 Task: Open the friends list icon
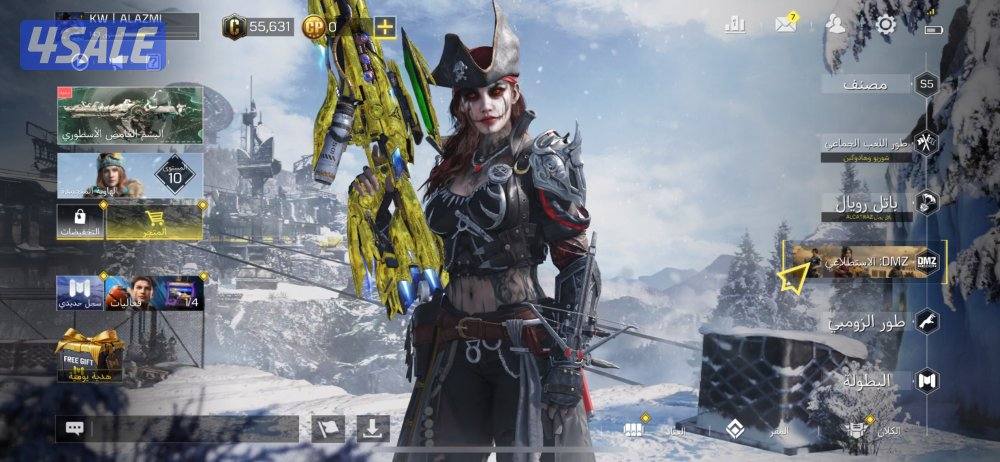pyautogui.click(x=836, y=25)
